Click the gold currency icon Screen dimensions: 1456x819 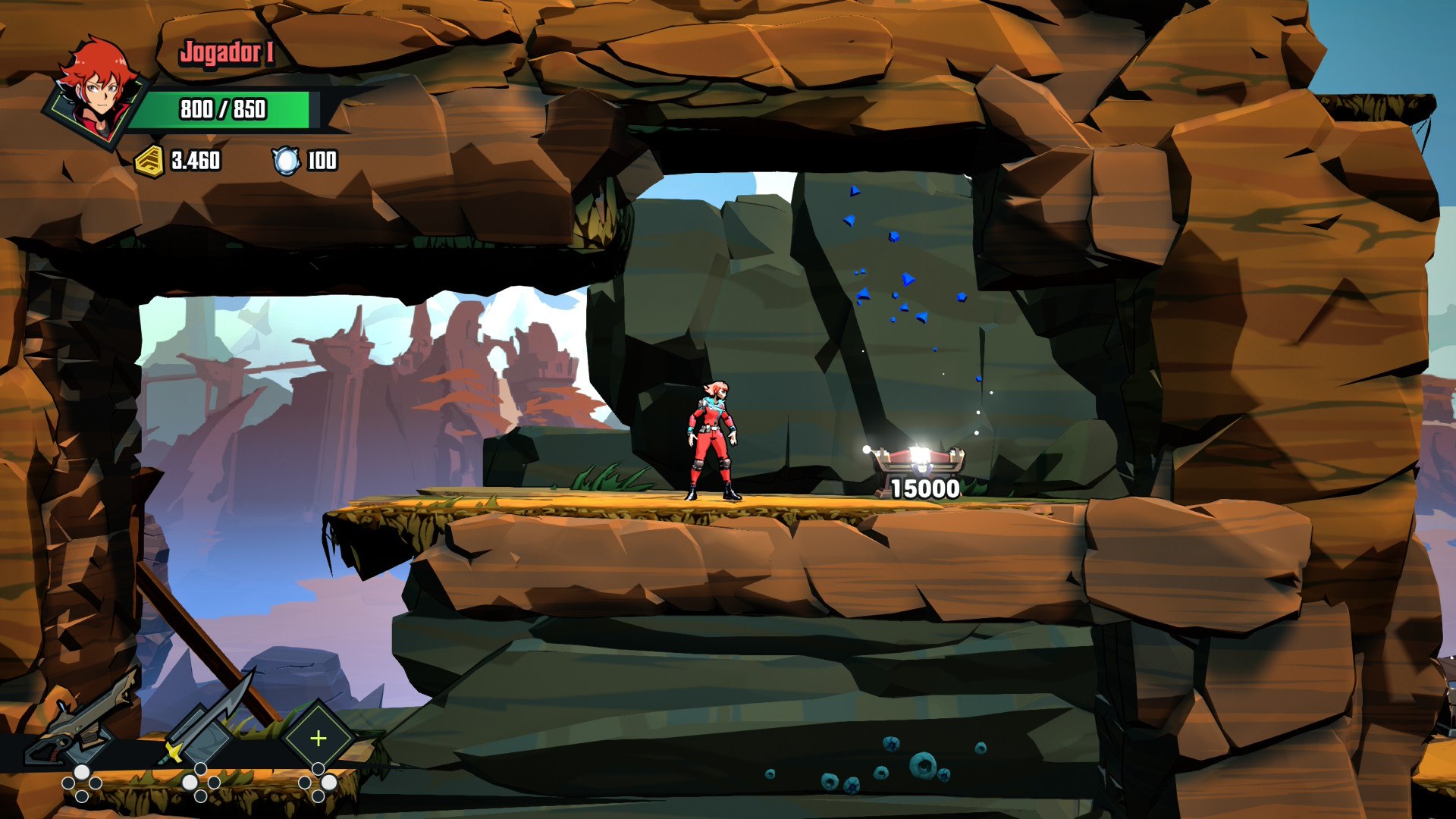coord(149,161)
